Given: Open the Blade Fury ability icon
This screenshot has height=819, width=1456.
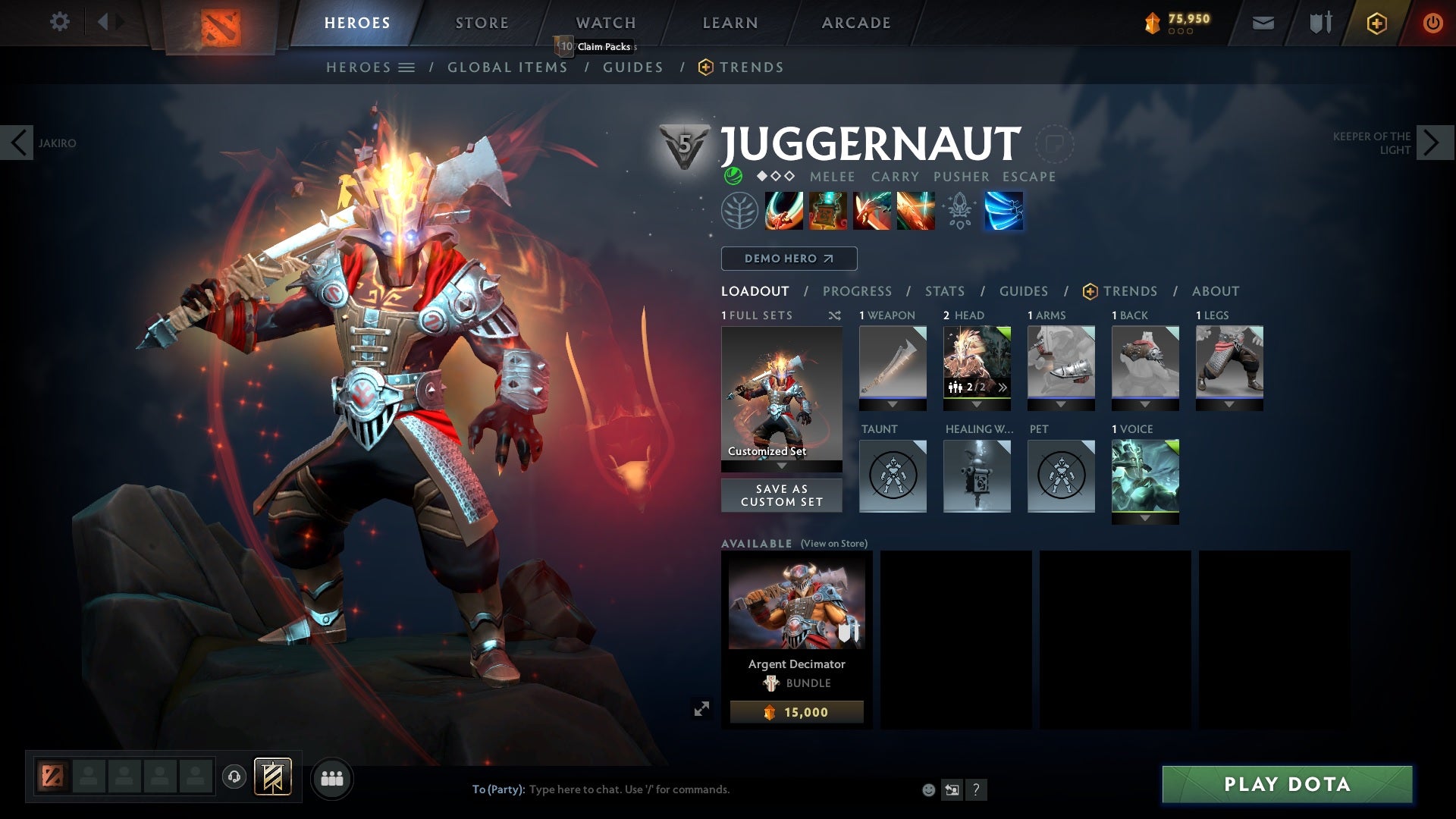Looking at the screenshot, I should pyautogui.click(x=784, y=211).
